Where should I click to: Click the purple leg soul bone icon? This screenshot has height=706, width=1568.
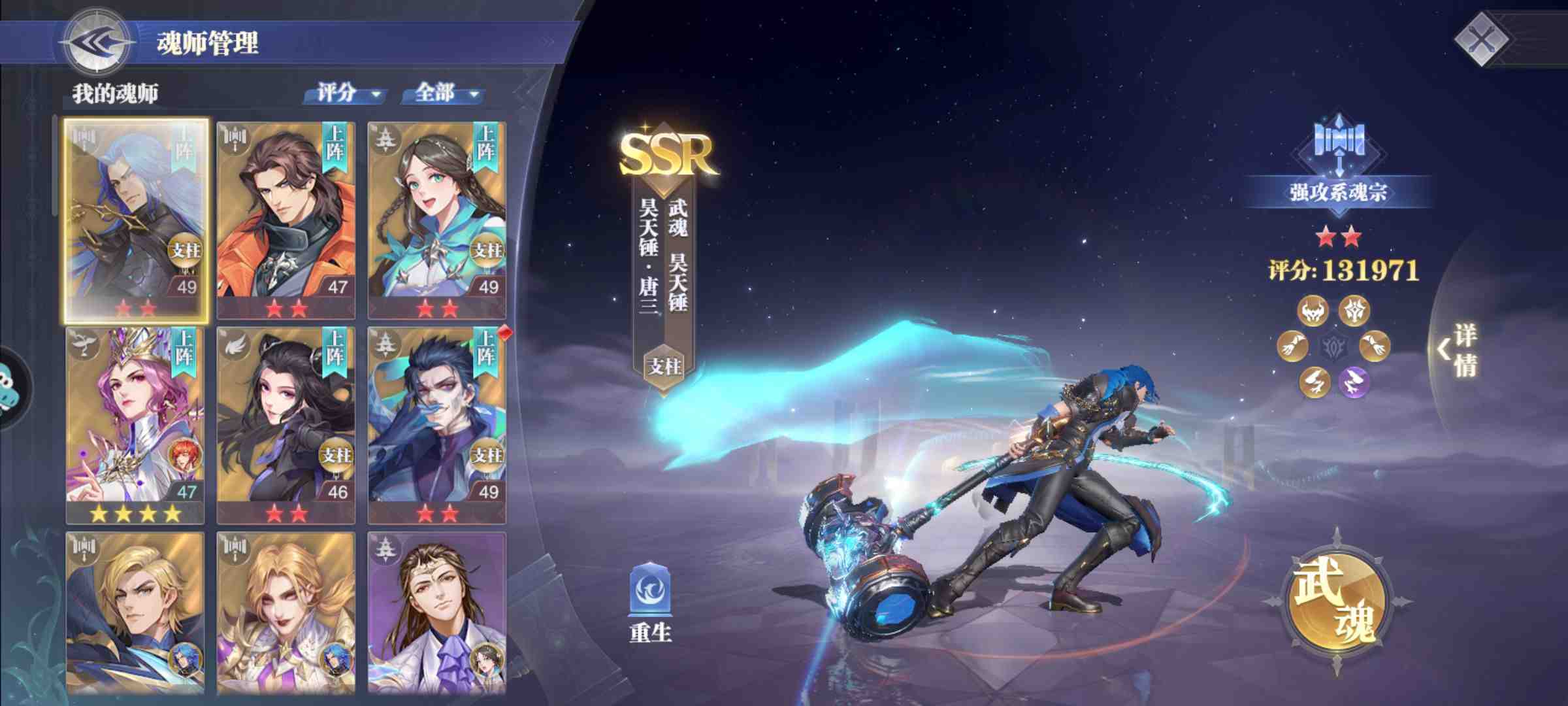coord(1354,381)
